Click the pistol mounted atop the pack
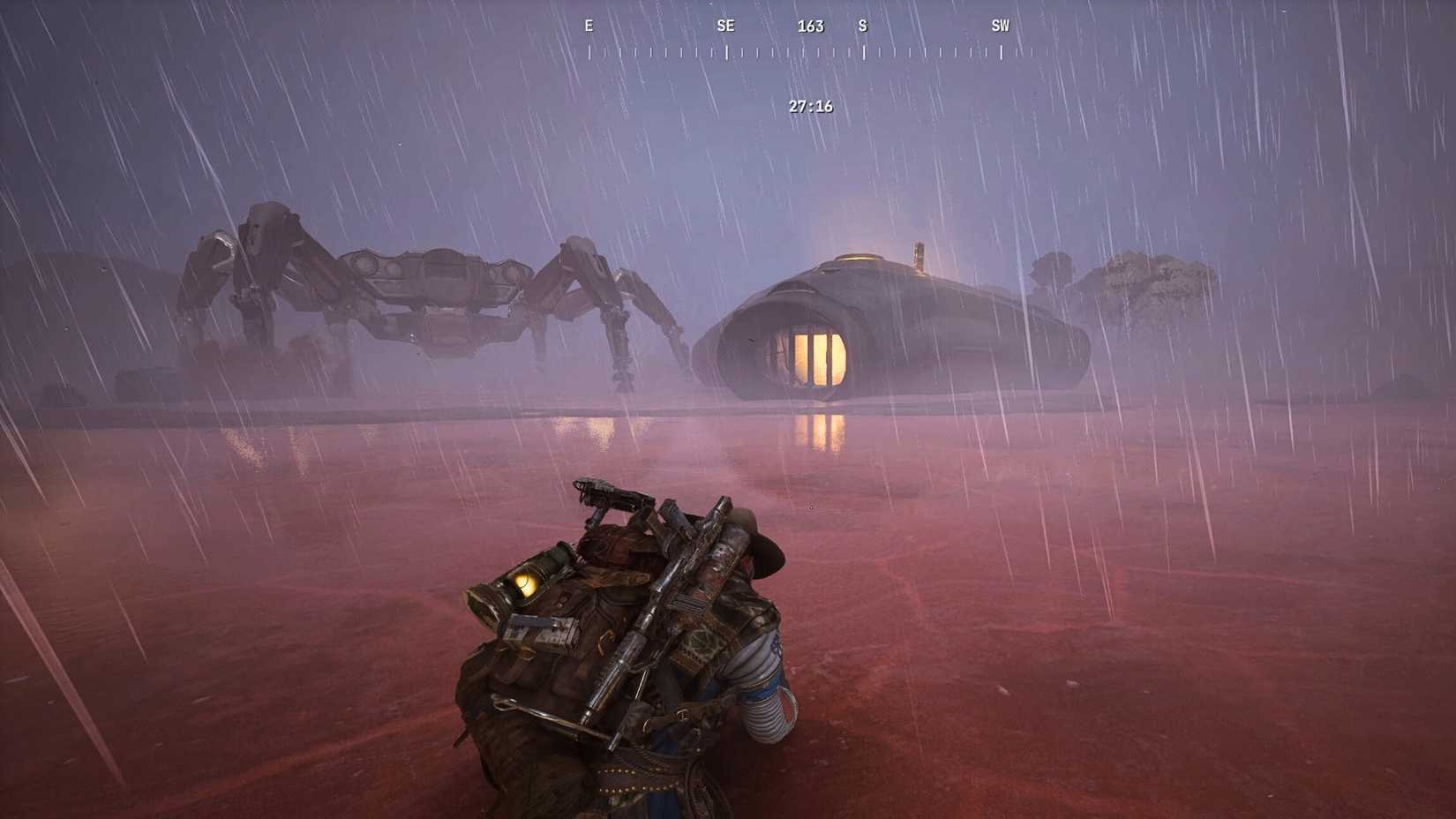 609,494
